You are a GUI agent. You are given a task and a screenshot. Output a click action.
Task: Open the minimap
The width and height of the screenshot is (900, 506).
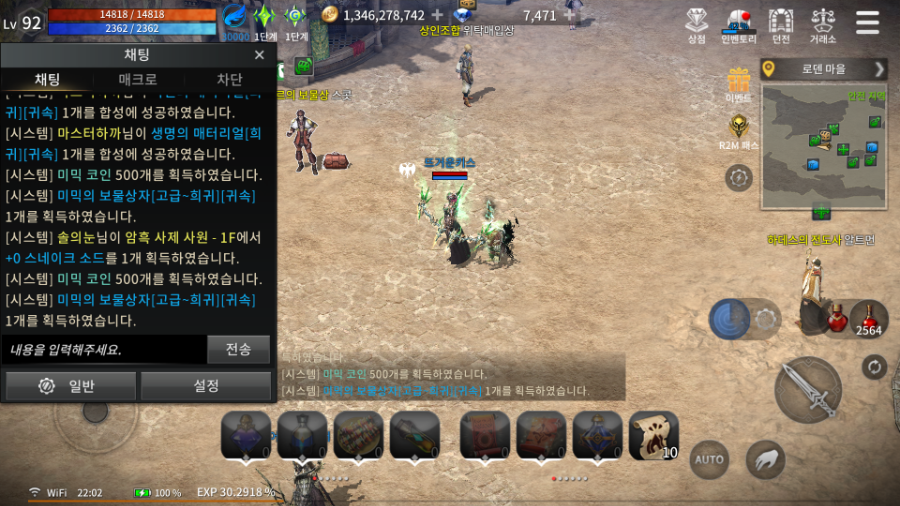click(x=824, y=146)
